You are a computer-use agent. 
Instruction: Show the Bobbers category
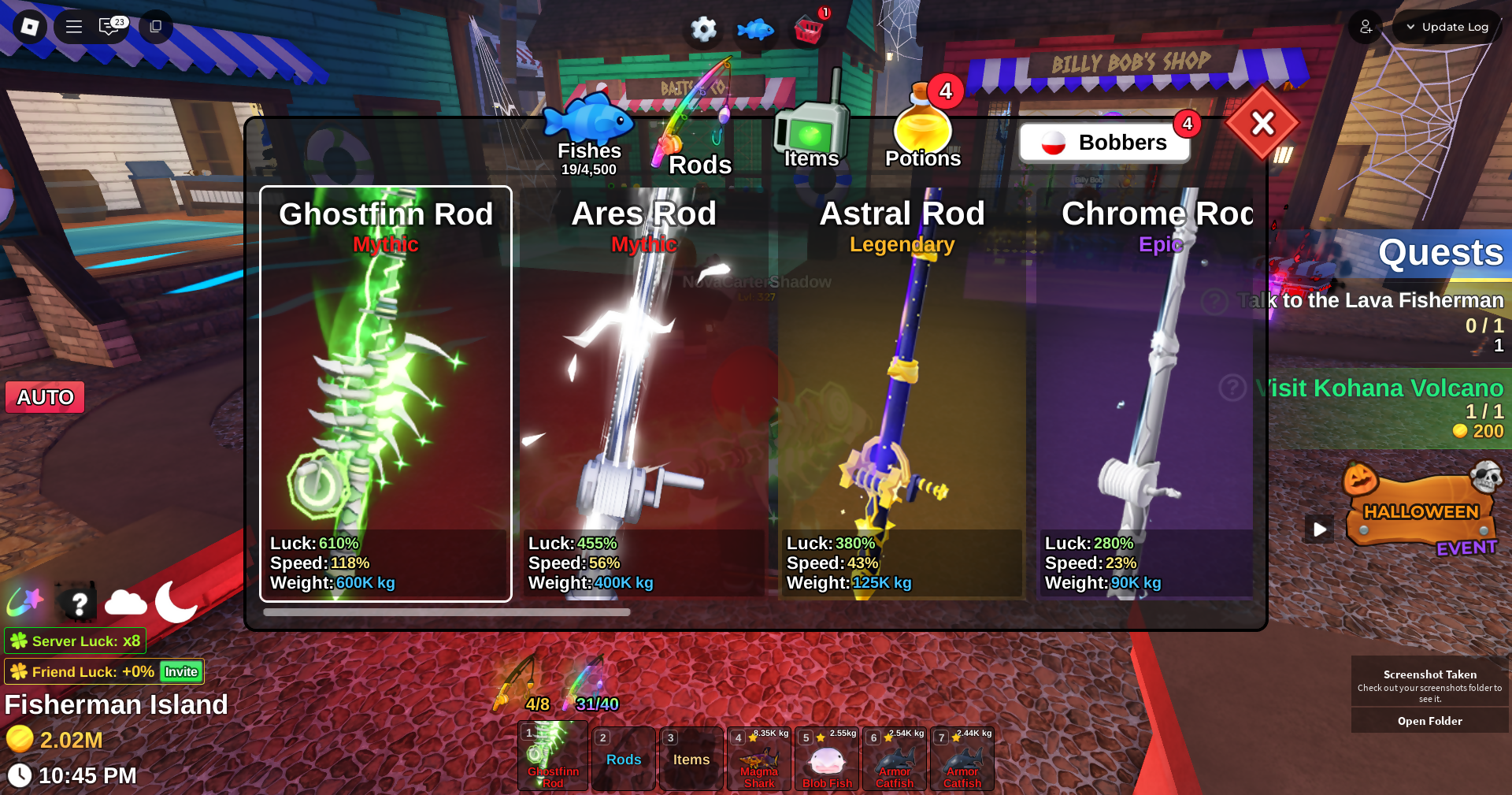click(1104, 143)
